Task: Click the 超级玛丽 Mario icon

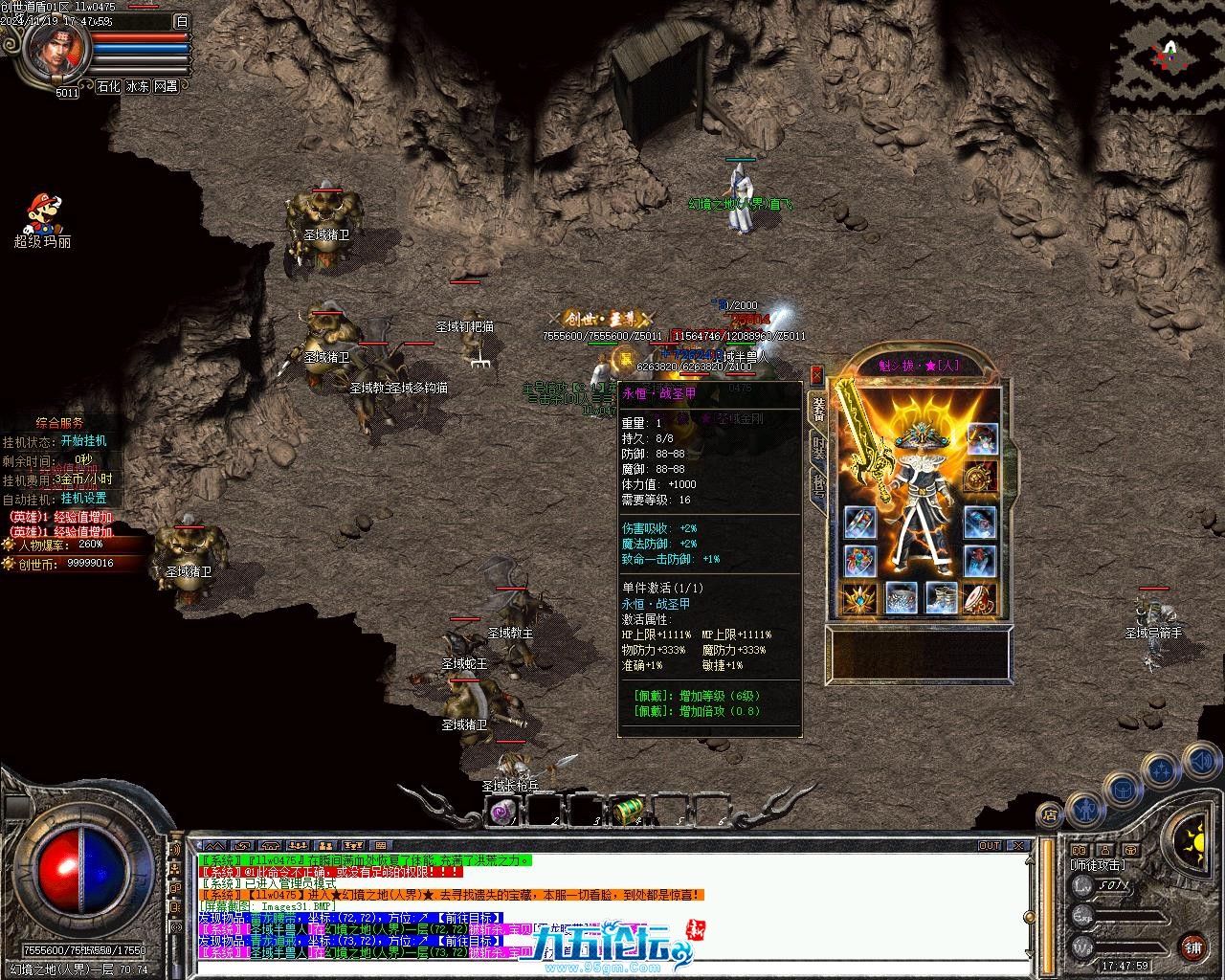Action: [x=42, y=214]
